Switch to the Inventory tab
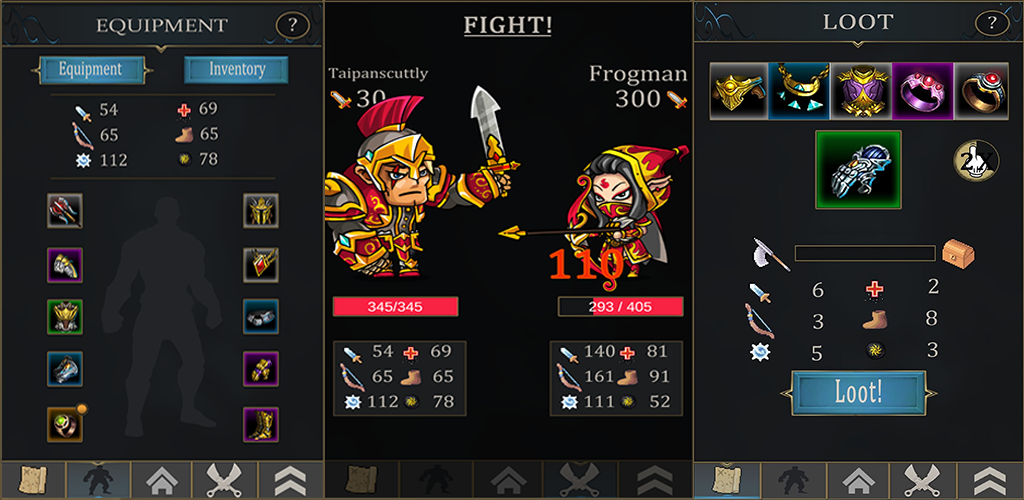Image resolution: width=1024 pixels, height=500 pixels. pos(236,70)
